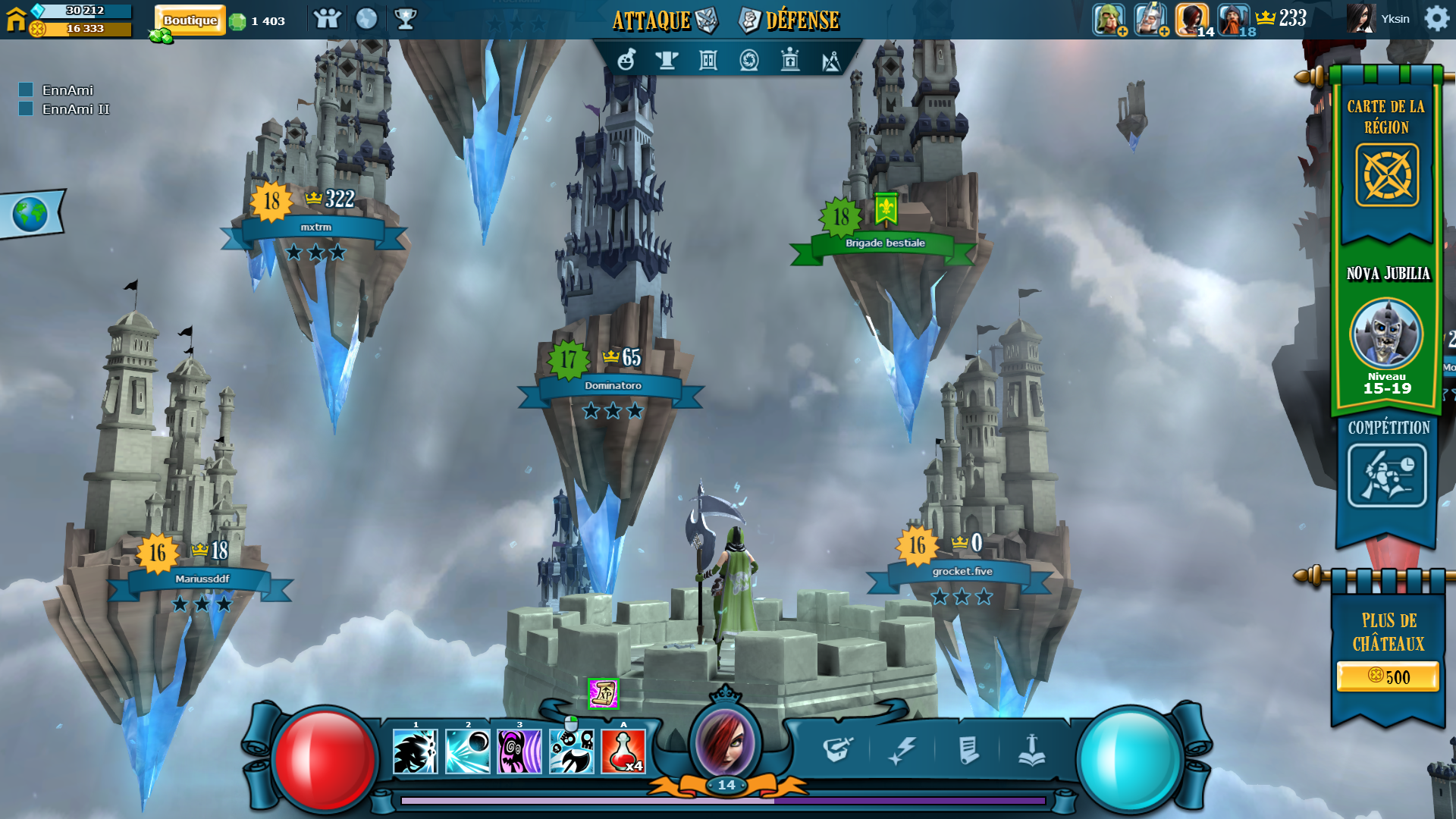Open the world globe side tab
Image resolution: width=1456 pixels, height=819 pixels.
tap(30, 215)
